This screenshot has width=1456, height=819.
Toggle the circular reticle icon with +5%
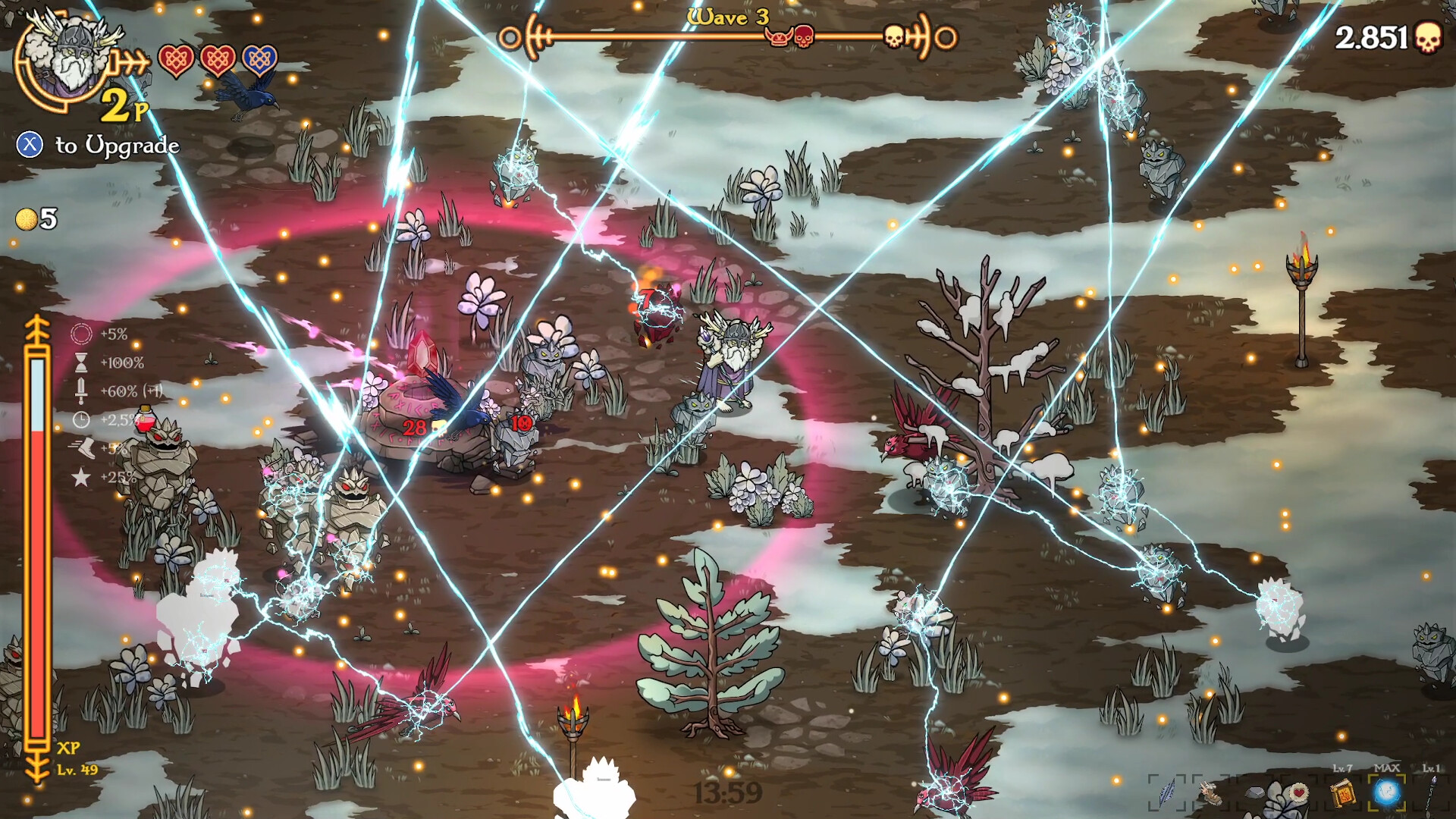81,334
